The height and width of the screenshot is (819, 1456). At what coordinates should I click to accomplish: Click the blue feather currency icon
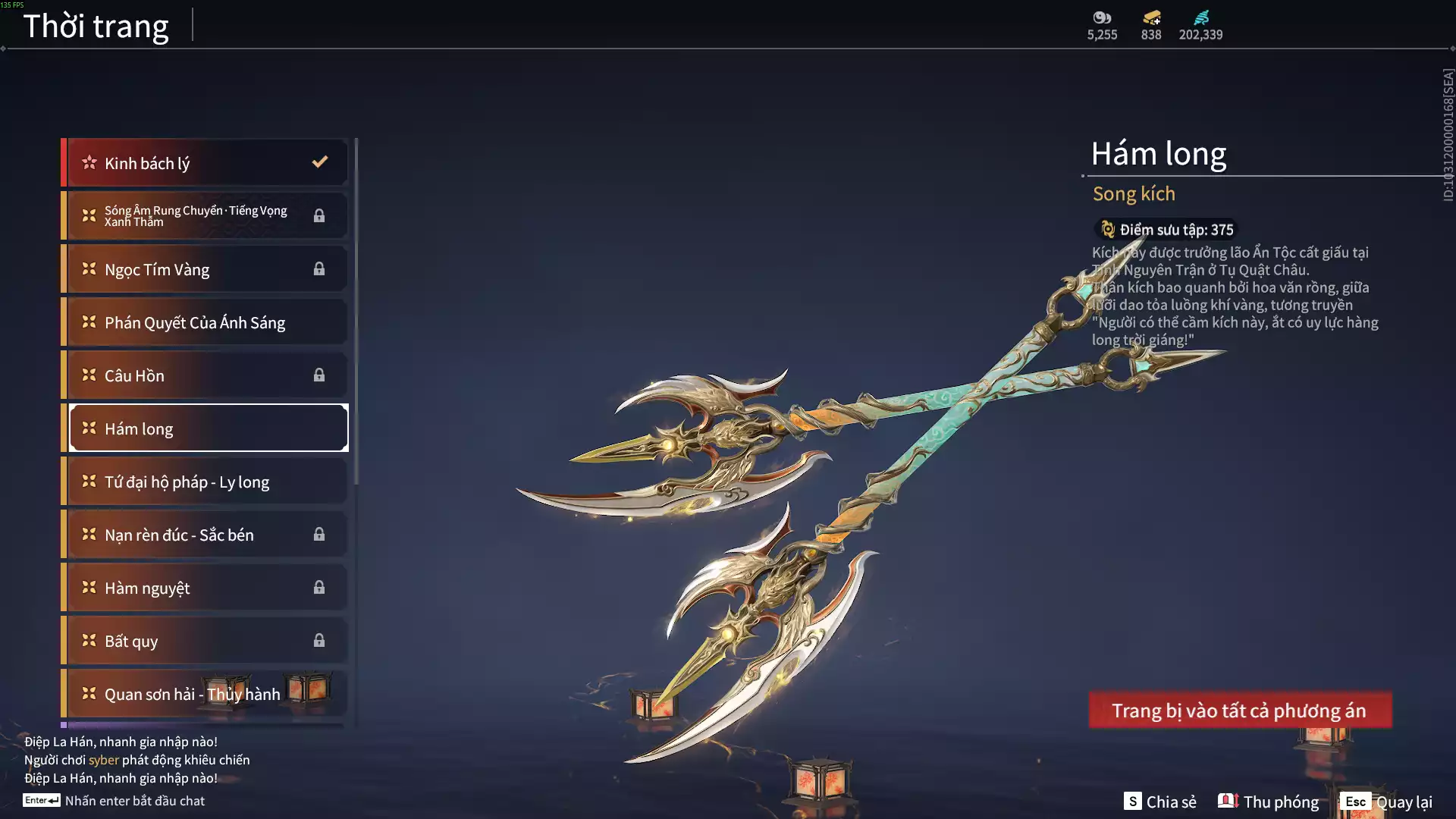tap(1200, 17)
